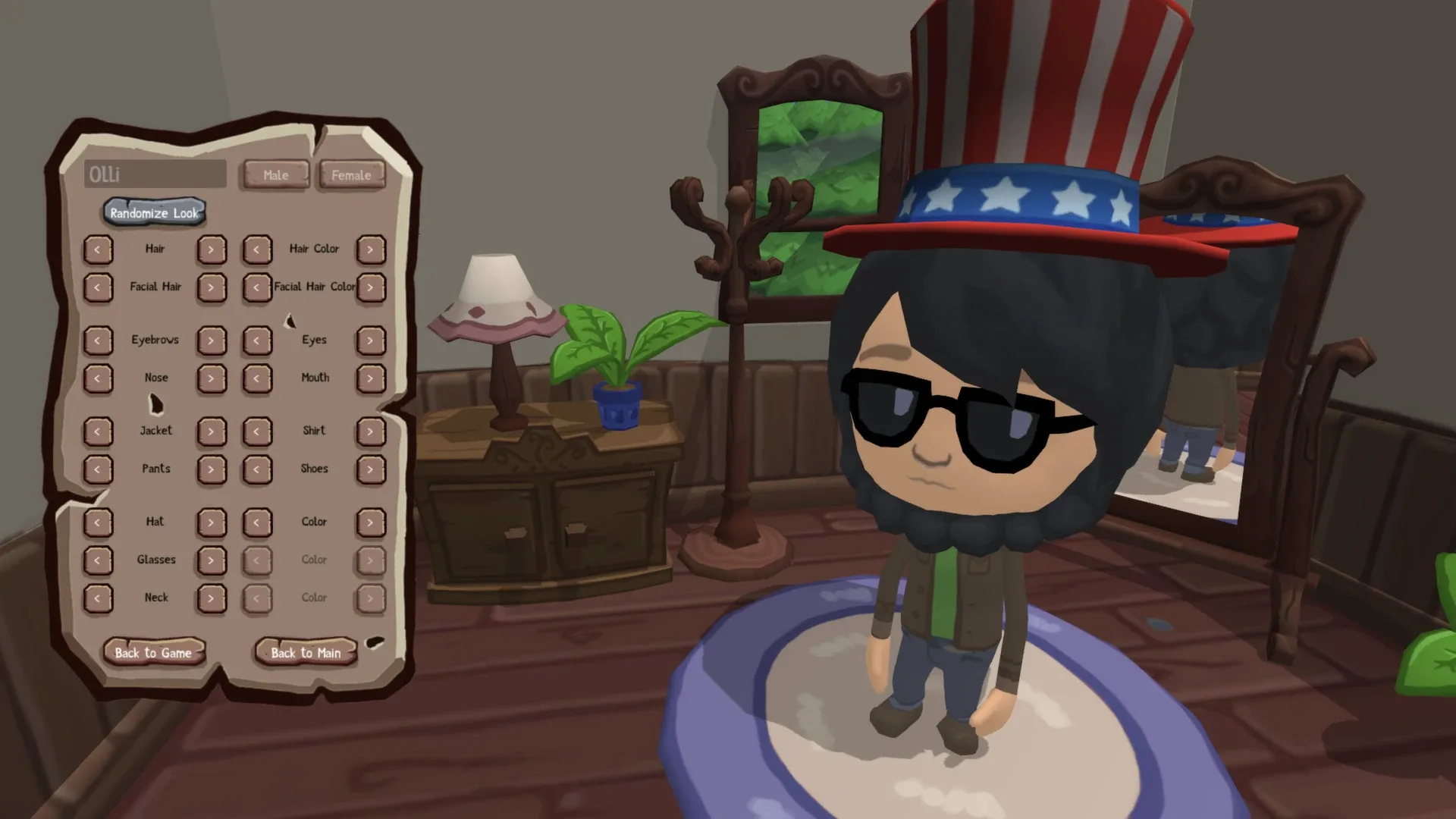Image resolution: width=1456 pixels, height=819 pixels.
Task: Pick the next Jacket option
Action: click(x=212, y=431)
